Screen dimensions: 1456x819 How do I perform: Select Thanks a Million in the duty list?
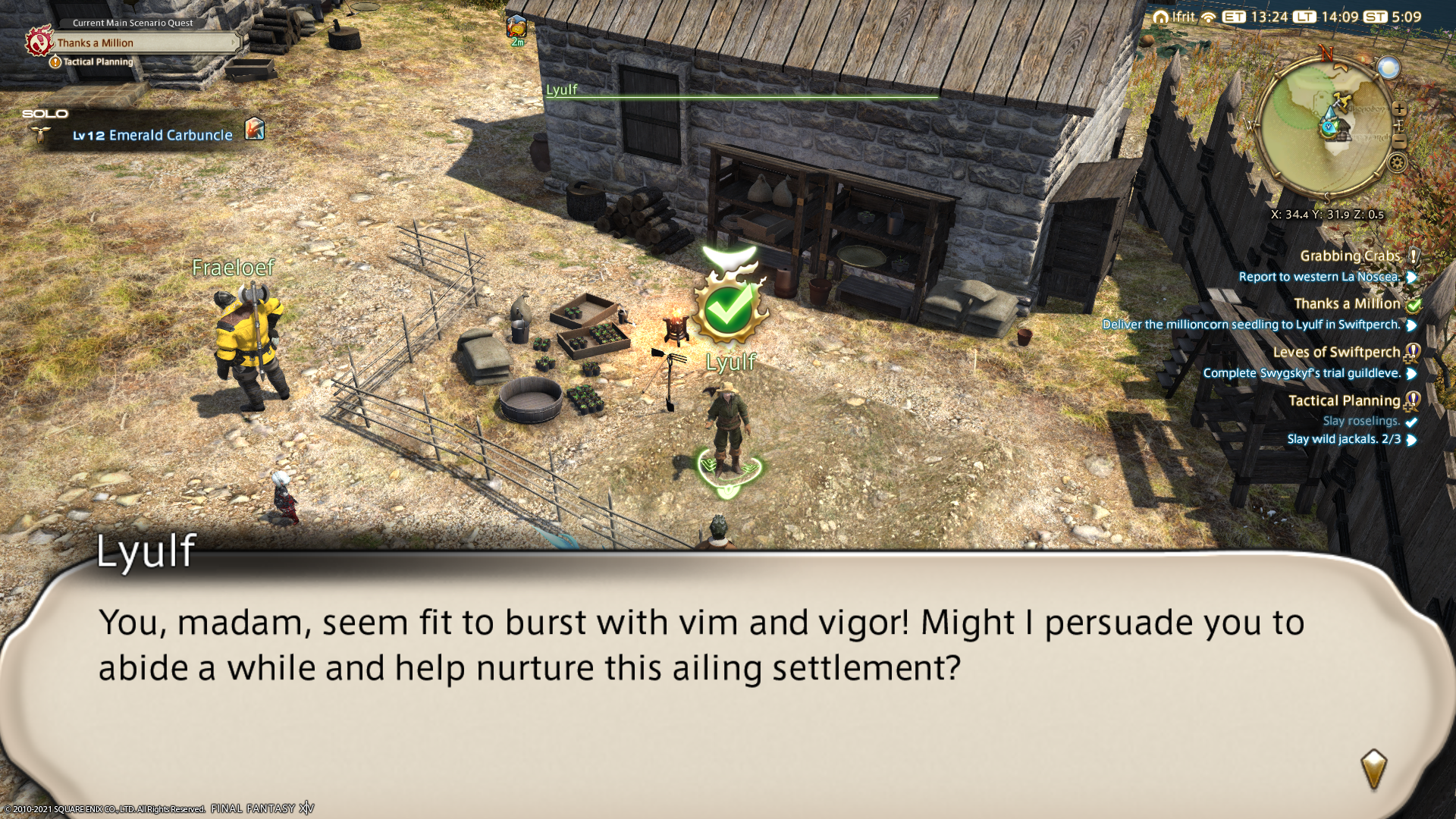tap(1347, 304)
